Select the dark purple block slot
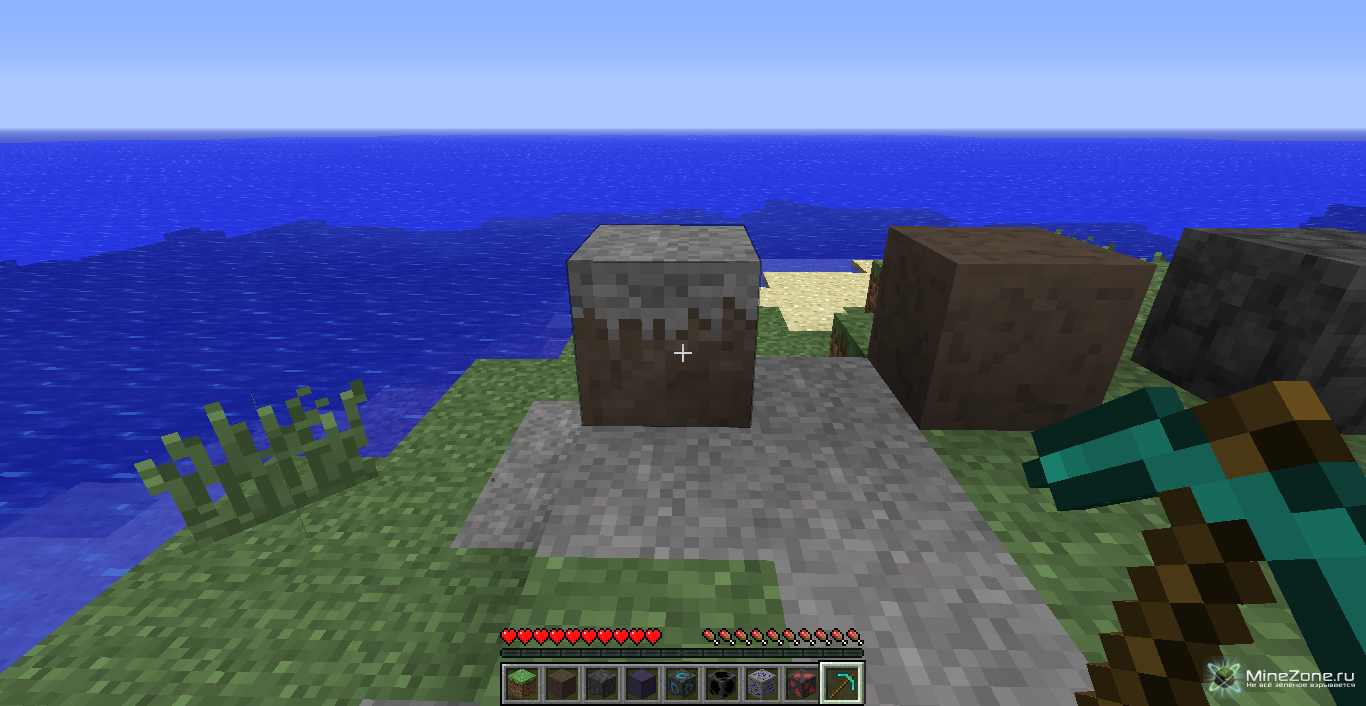1366x706 pixels. pos(641,684)
